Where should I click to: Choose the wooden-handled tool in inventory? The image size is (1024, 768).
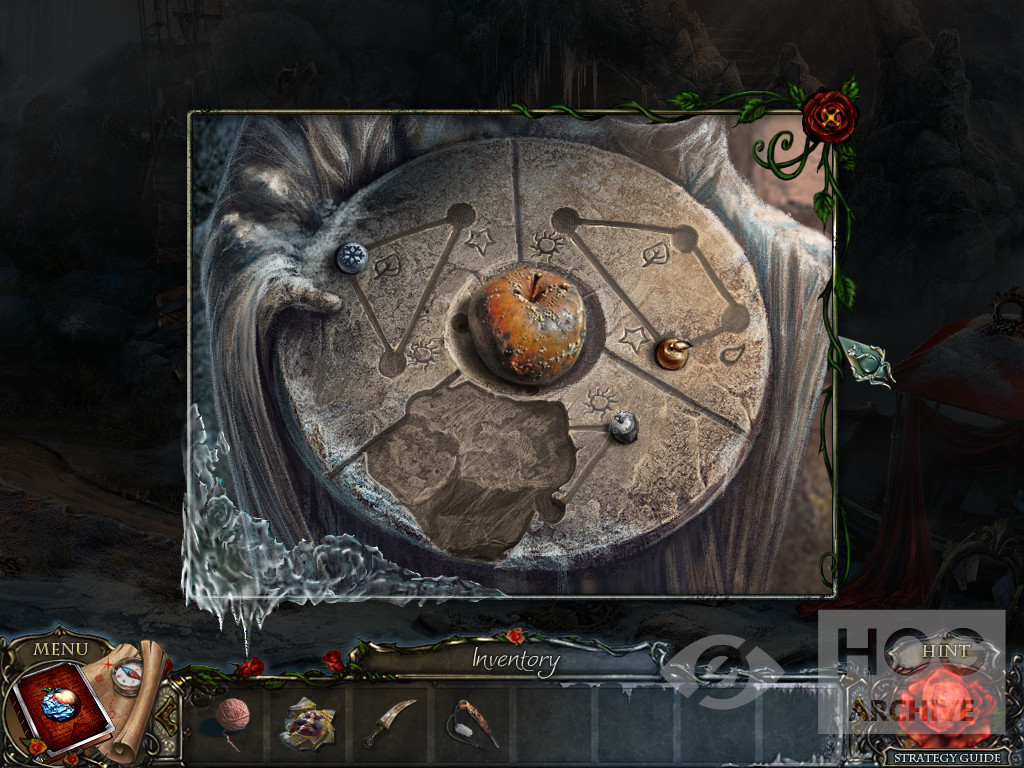(x=471, y=722)
